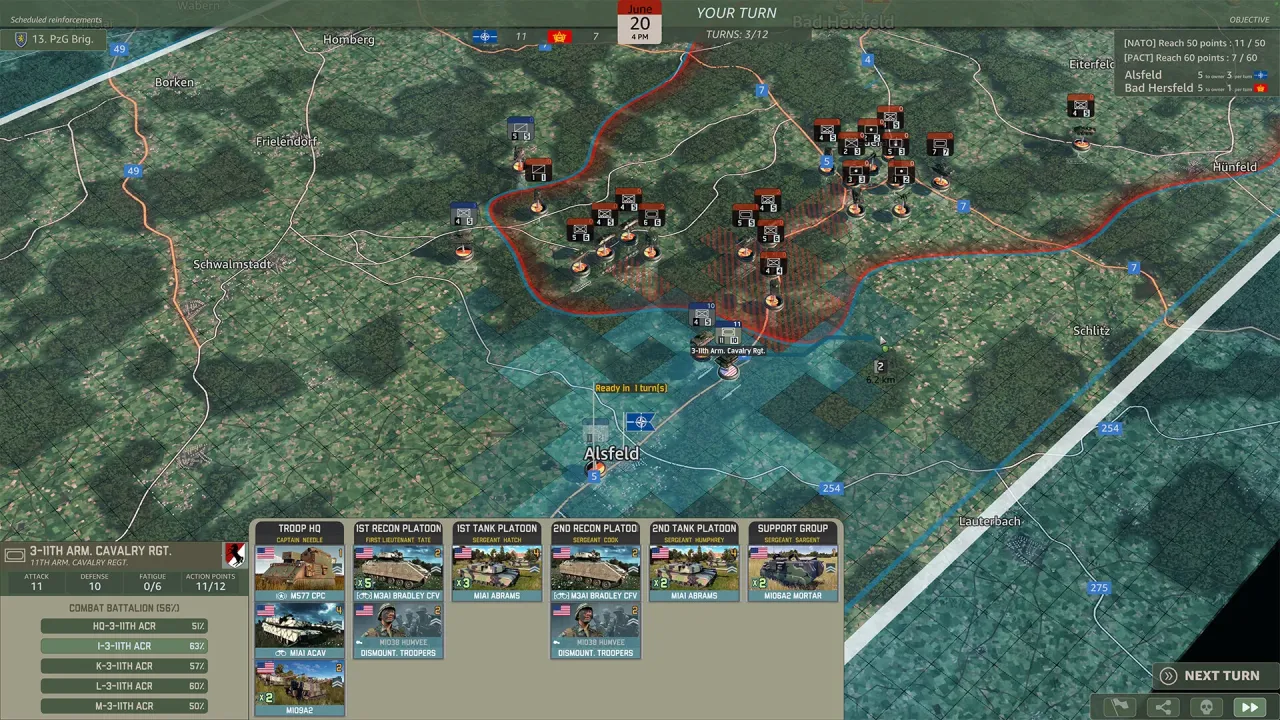Click the blue objective marker above Alsfeld
1280x720 pixels.
point(639,421)
